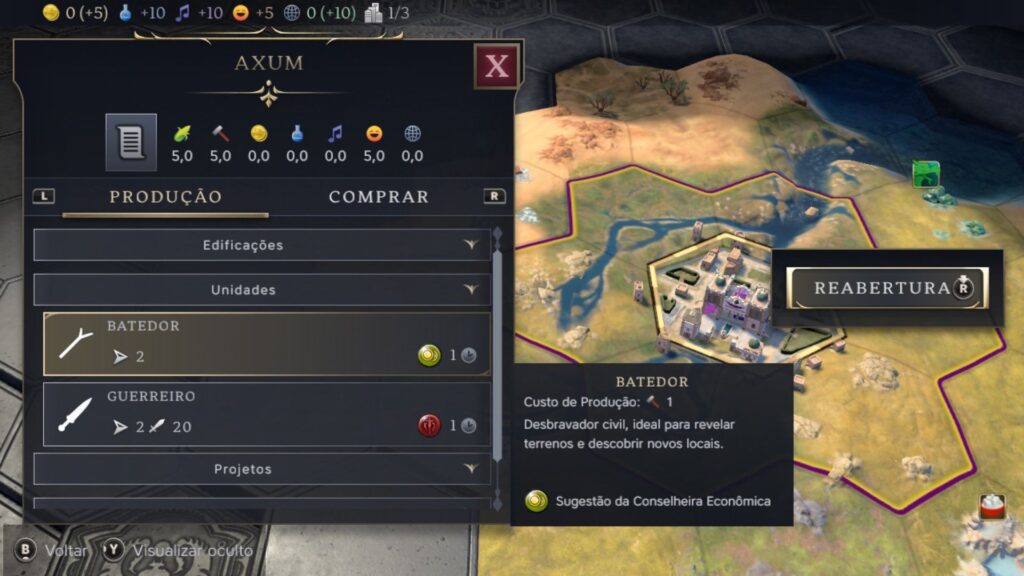Choose Guerreiro unit to produce
The height and width of the screenshot is (576, 1024).
point(266,413)
